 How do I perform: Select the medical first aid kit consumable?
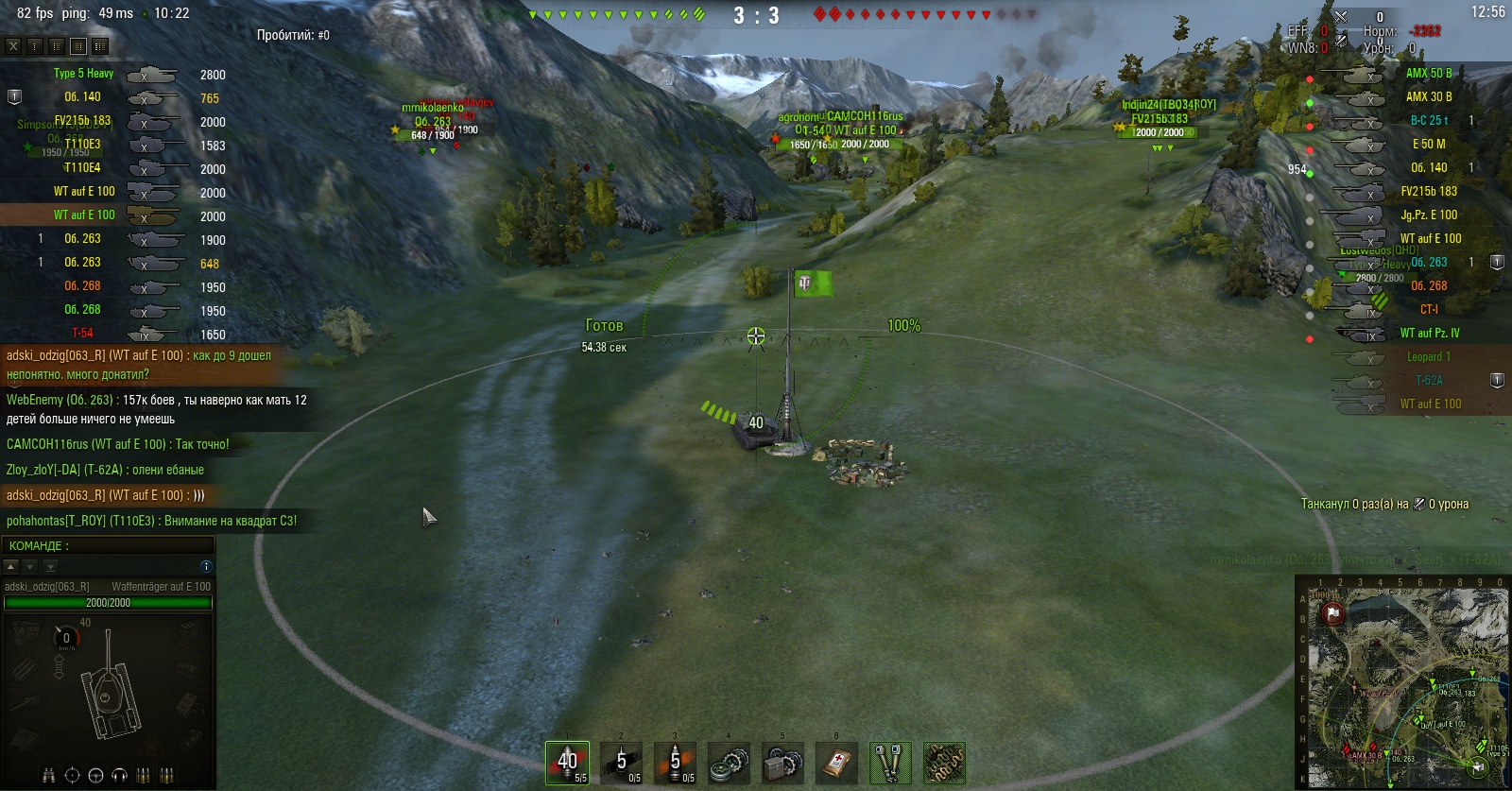[836, 763]
